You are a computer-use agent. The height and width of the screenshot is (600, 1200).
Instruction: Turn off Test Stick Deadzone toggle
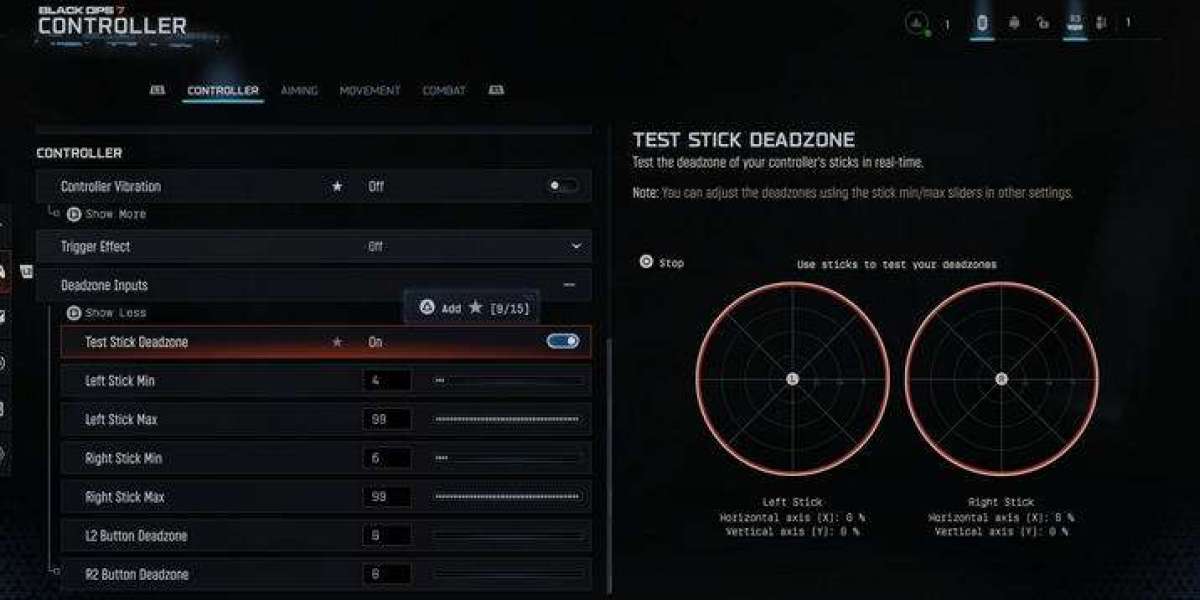click(x=563, y=342)
